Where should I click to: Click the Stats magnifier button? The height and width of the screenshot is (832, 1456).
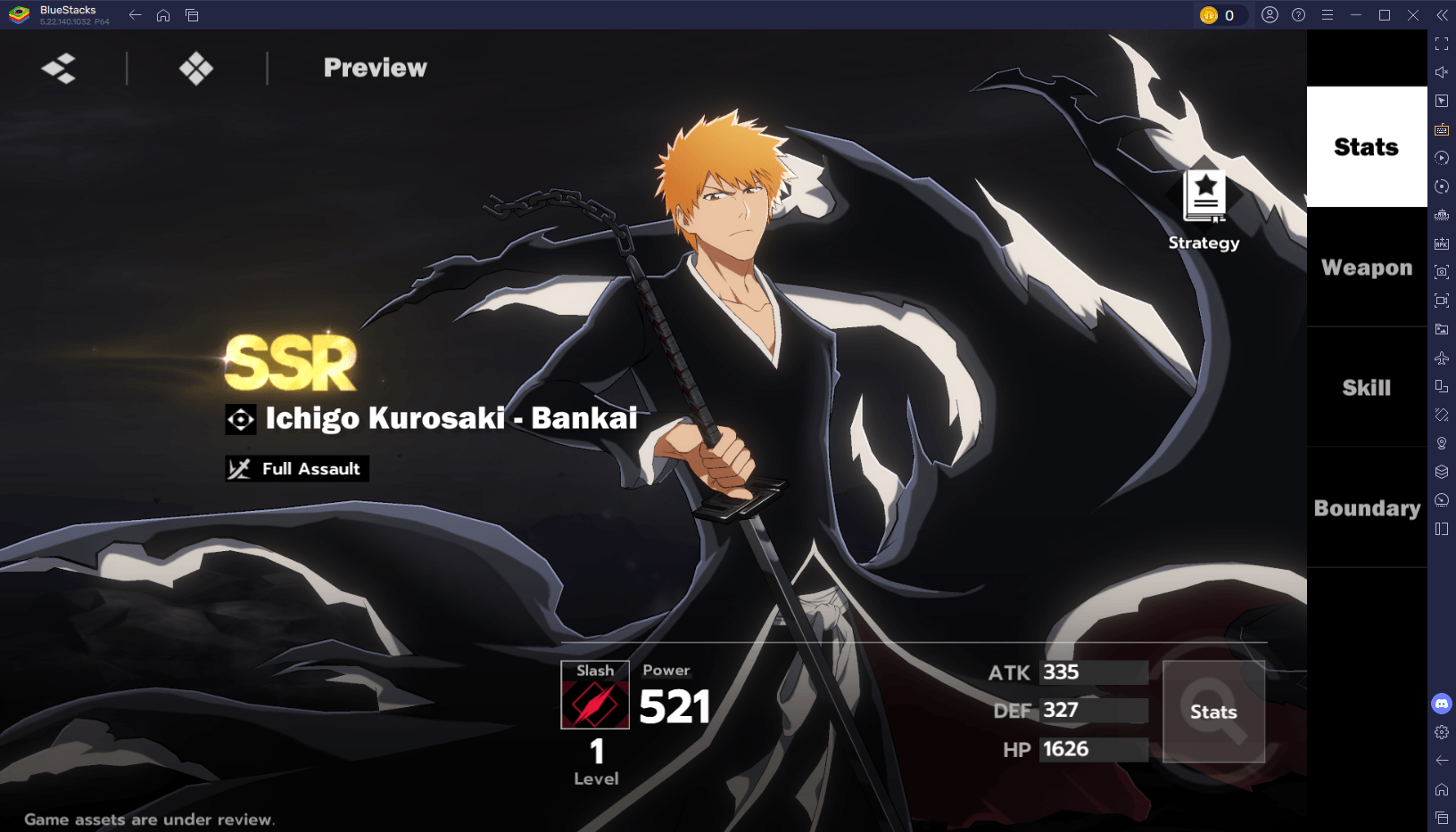click(1214, 712)
